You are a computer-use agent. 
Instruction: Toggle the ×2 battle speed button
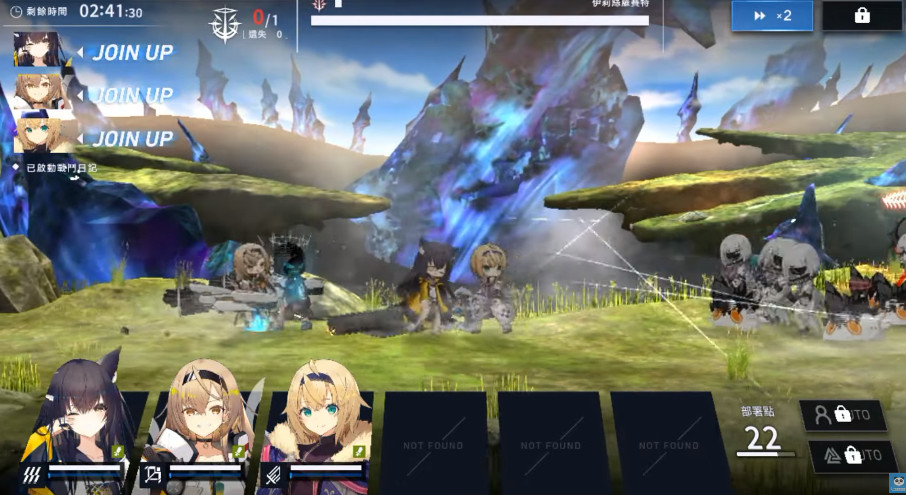pyautogui.click(x=771, y=16)
